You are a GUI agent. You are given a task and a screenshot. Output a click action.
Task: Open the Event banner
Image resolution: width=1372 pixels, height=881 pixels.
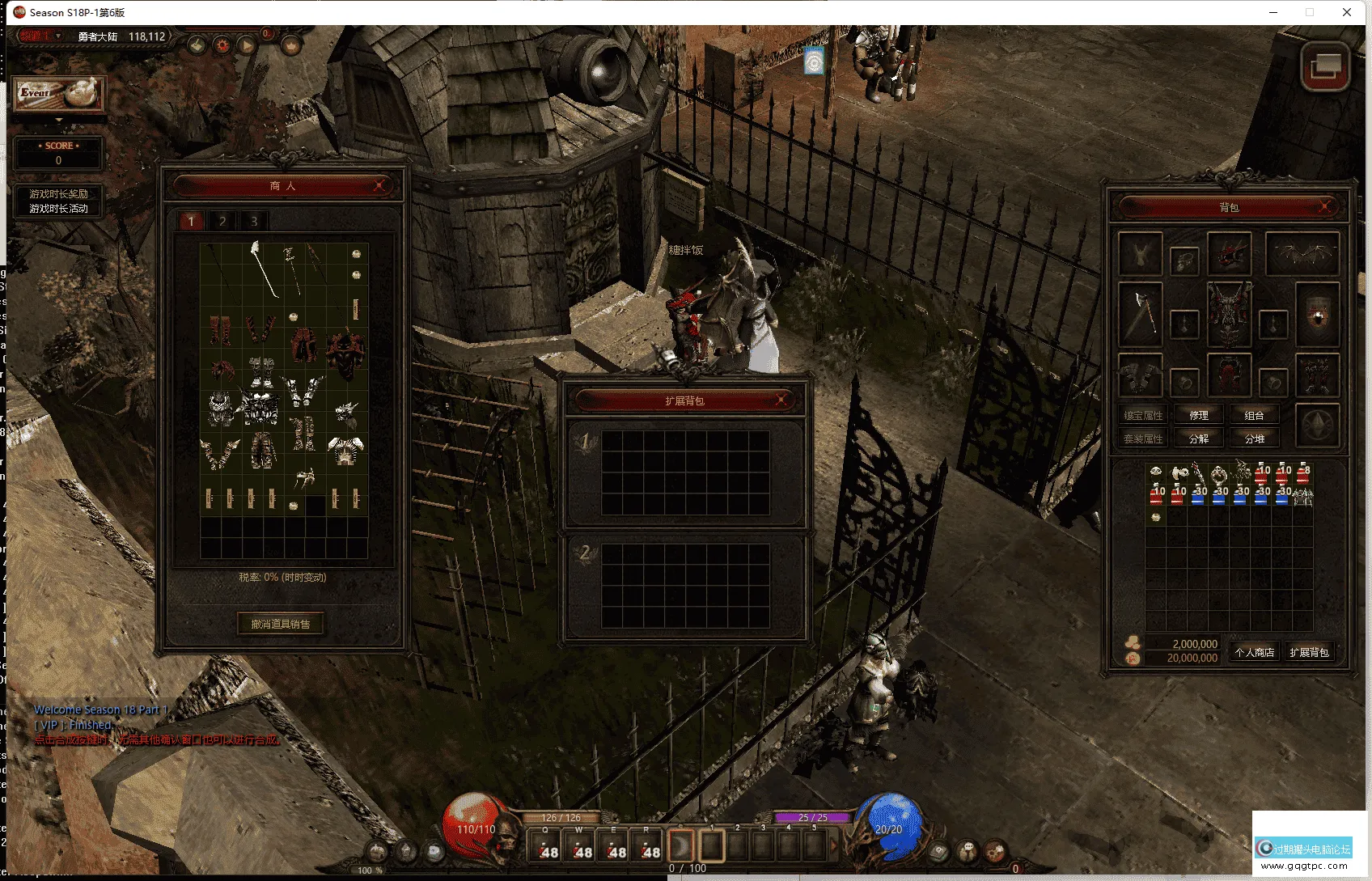click(58, 94)
